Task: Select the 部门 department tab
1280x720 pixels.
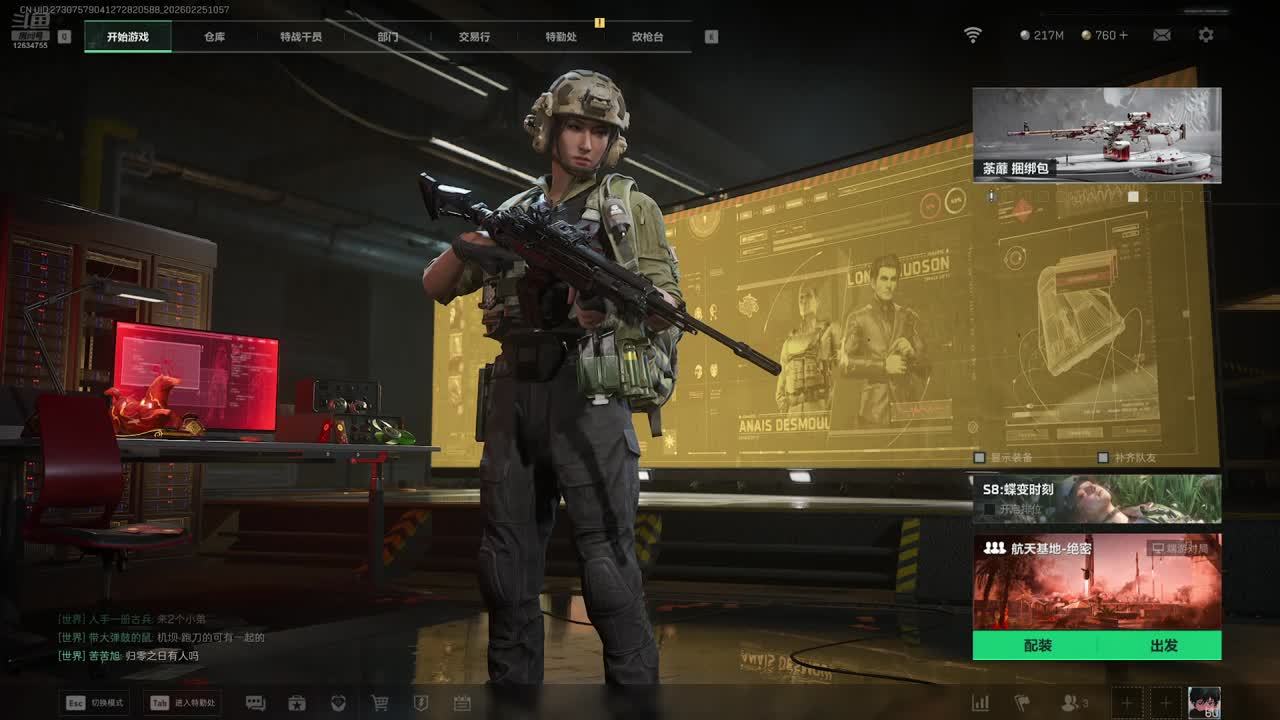Action: [388, 37]
